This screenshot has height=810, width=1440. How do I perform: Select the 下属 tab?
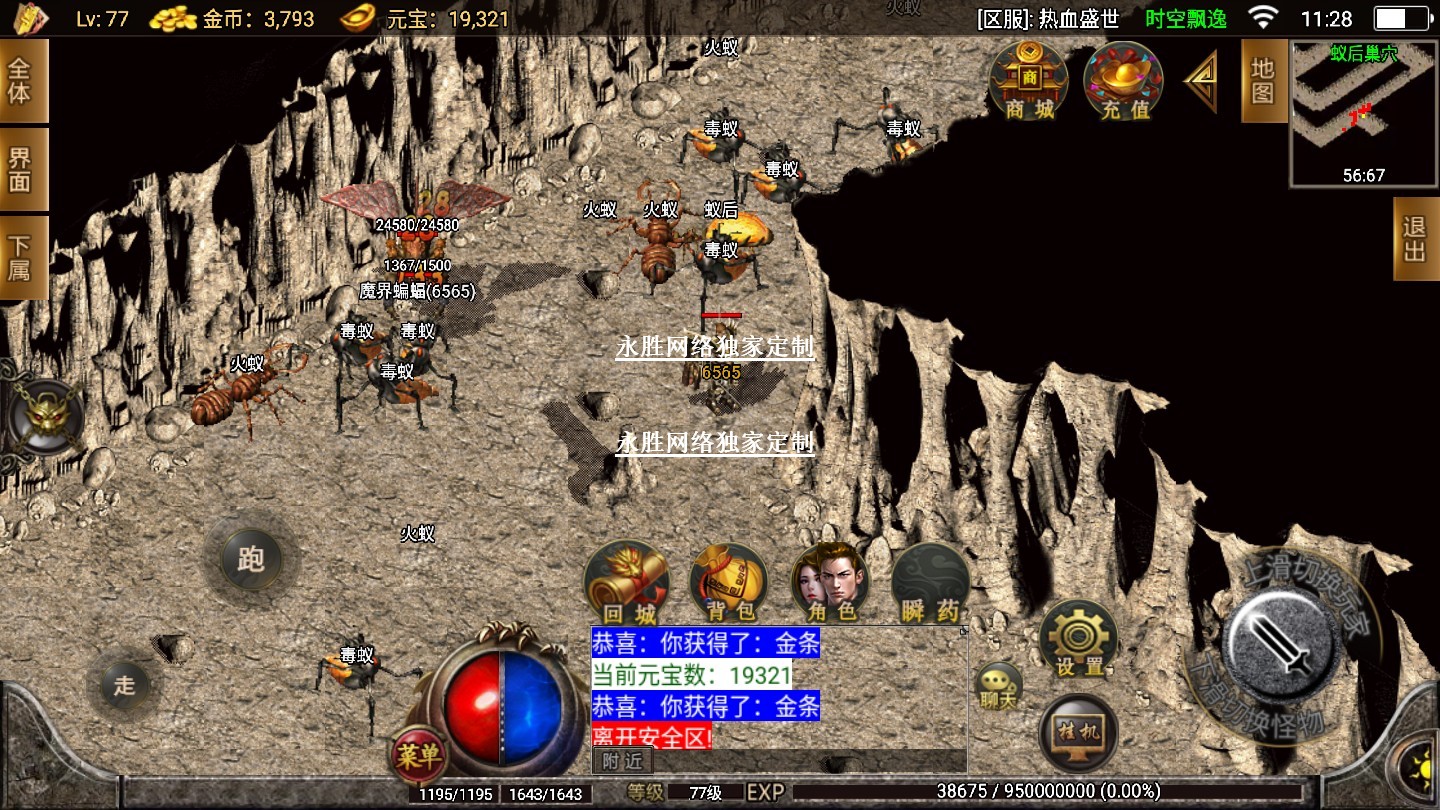point(21,257)
